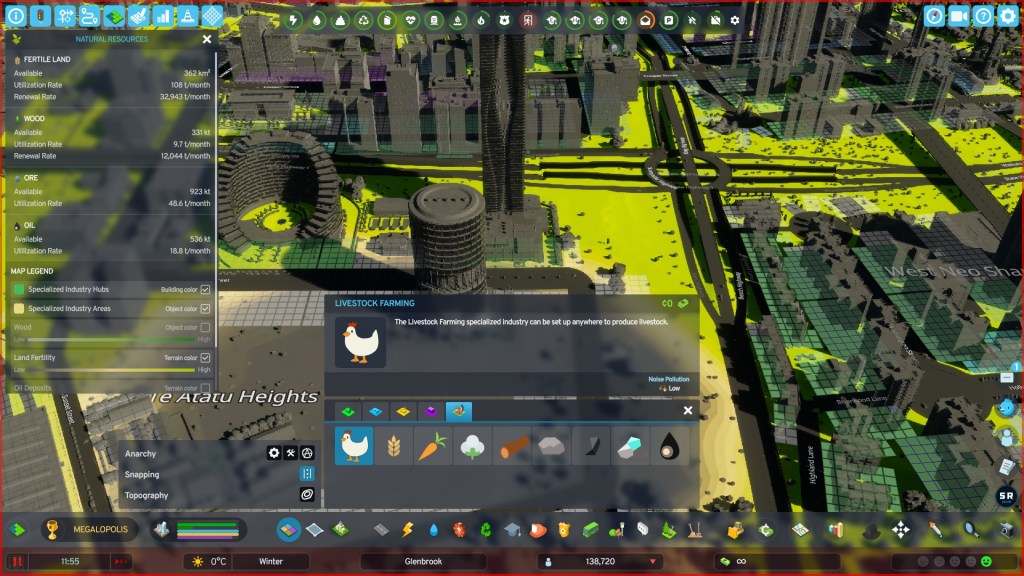The height and width of the screenshot is (576, 1024).
Task: Open the help question mark button
Action: point(983,16)
